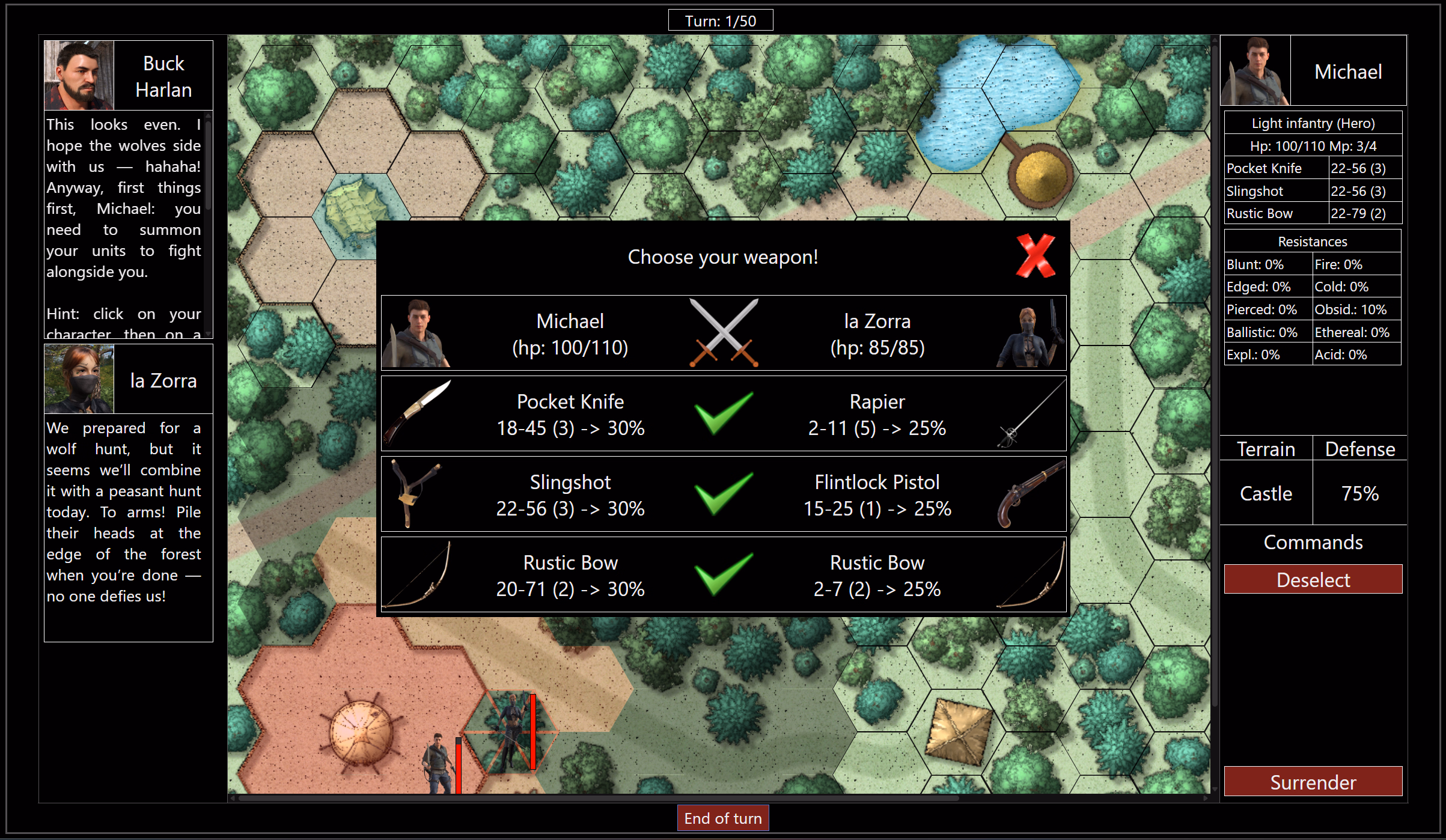The height and width of the screenshot is (840, 1446).
Task: Click la Zorra's dialogue portrait
Action: [79, 379]
